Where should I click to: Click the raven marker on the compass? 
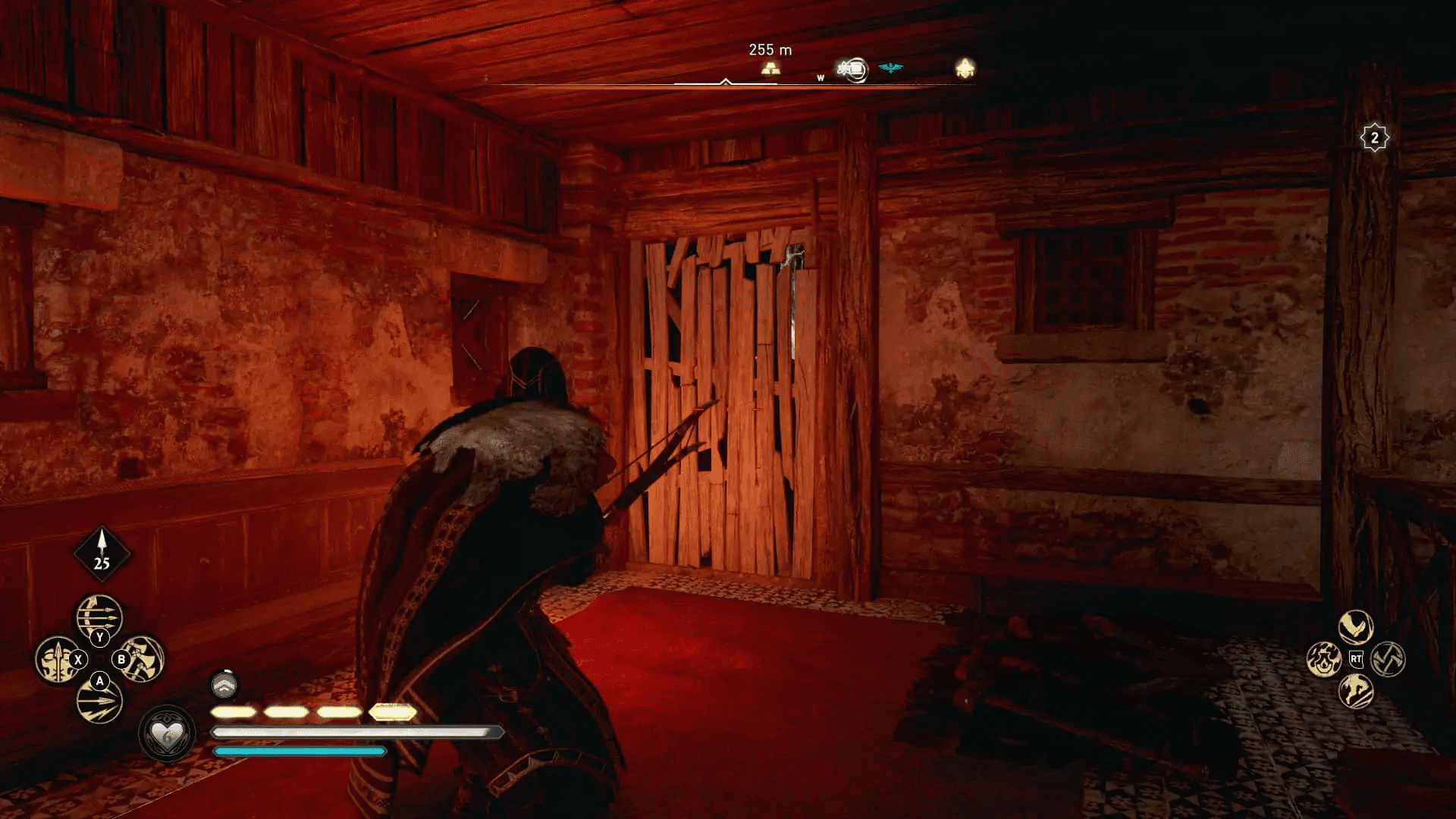891,67
